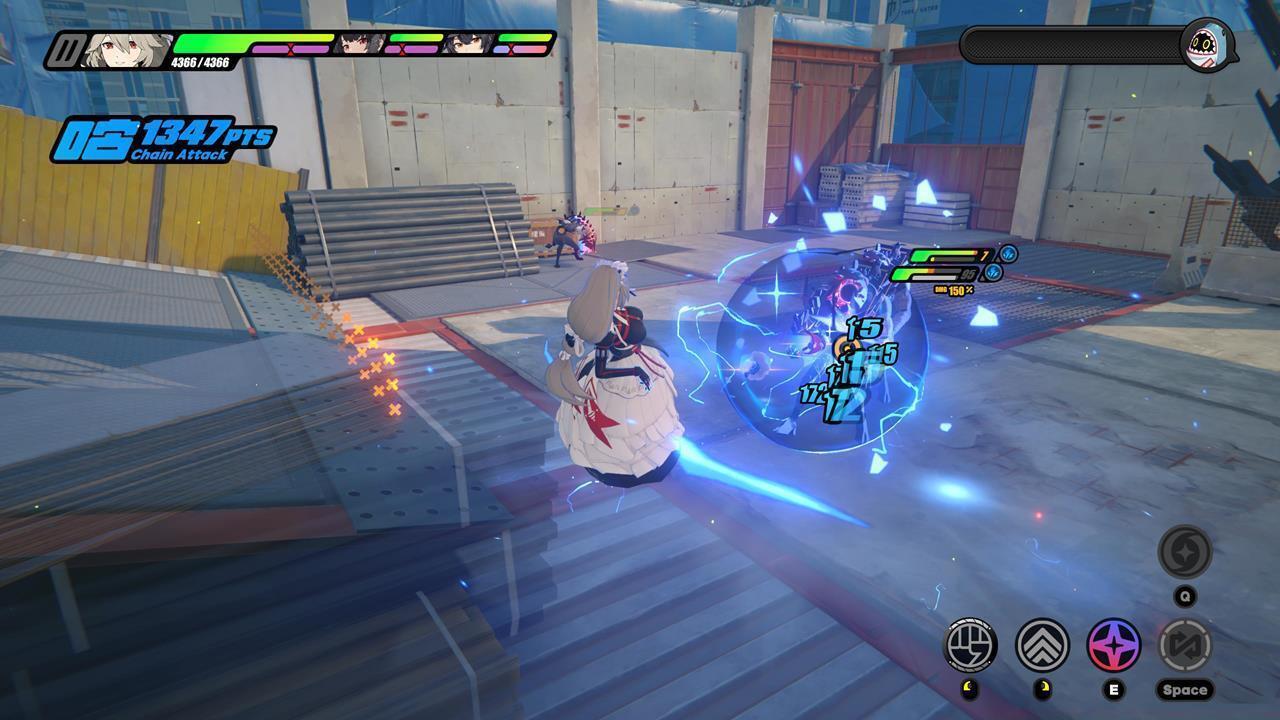Screen dimensions: 1280x720
Task: Click the lower buff icon near the 85 marker
Action: [993, 273]
